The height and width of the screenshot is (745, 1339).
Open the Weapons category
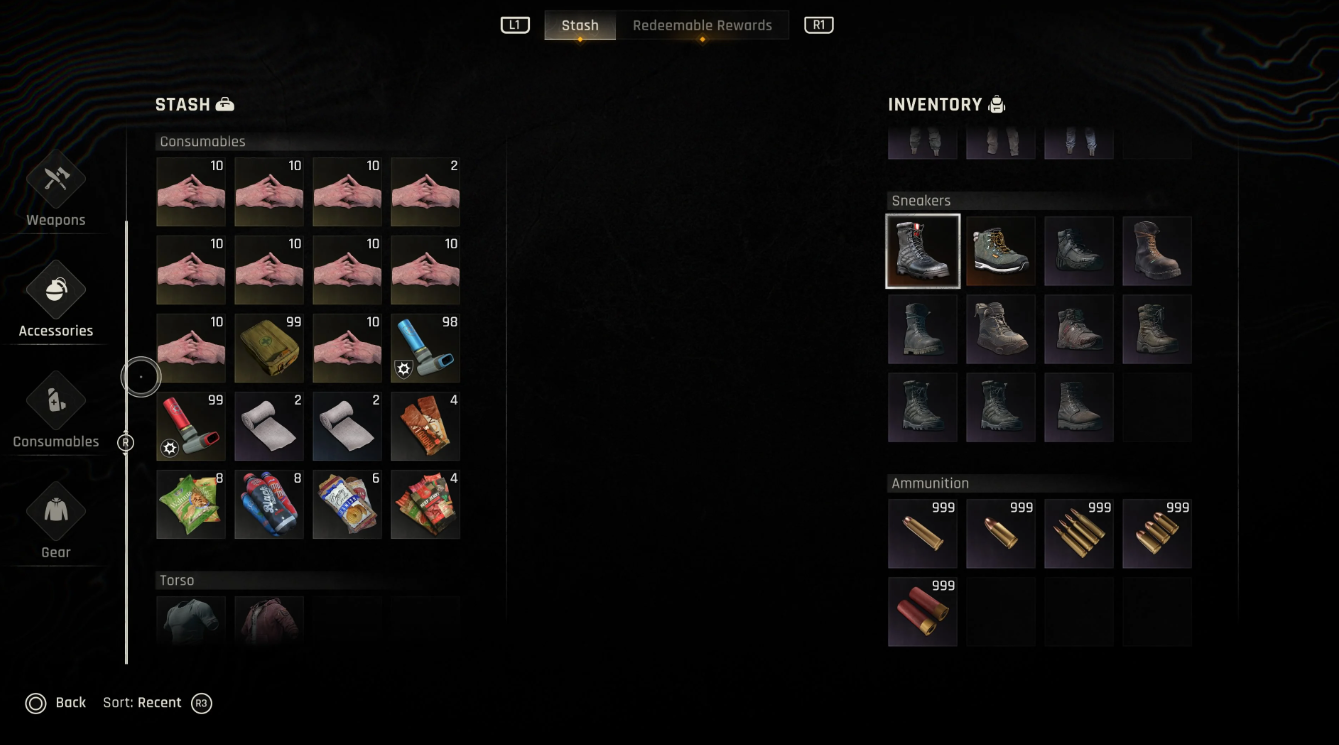pyautogui.click(x=56, y=190)
